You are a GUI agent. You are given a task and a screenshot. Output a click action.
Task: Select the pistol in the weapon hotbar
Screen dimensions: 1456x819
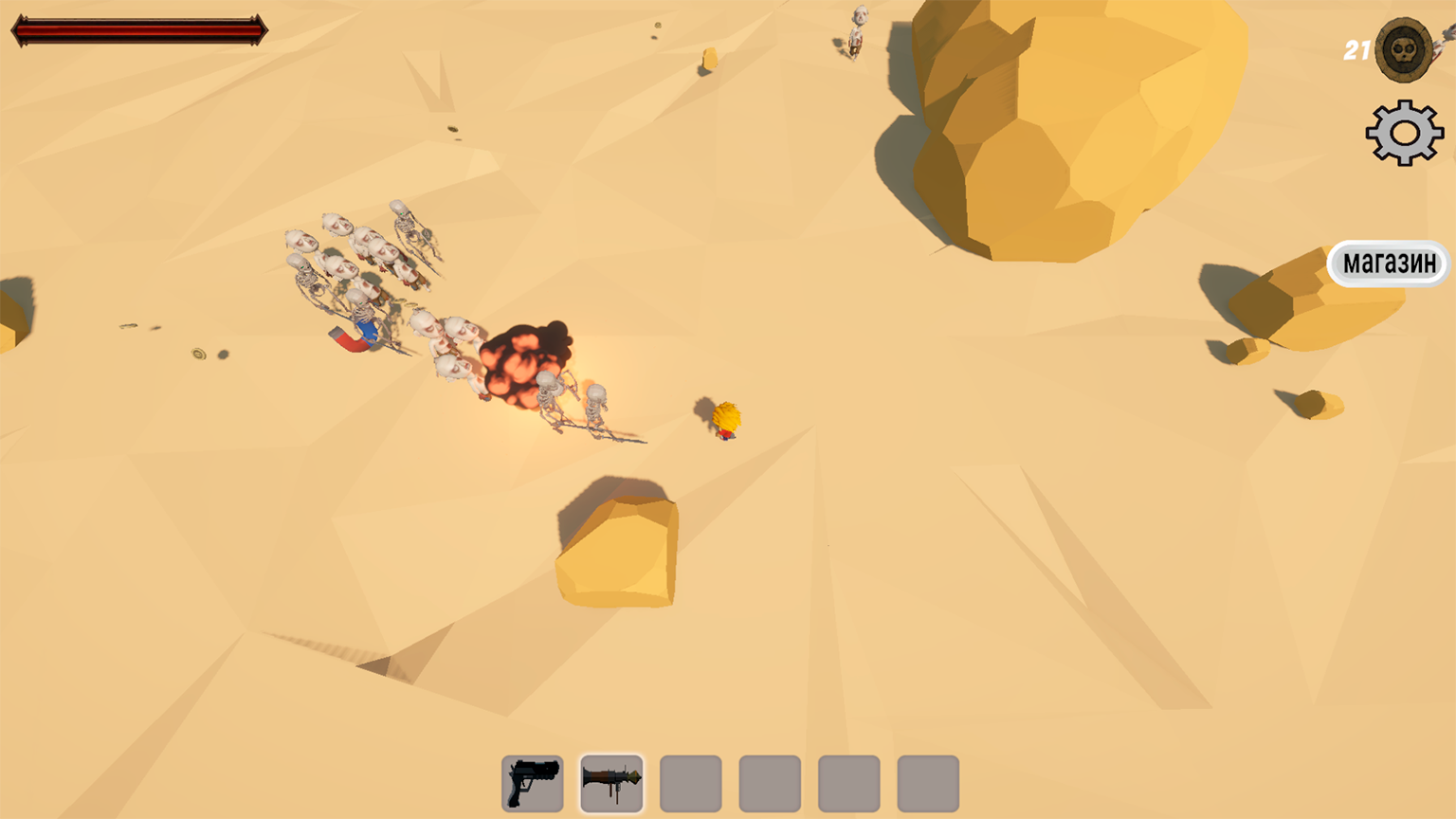533,782
